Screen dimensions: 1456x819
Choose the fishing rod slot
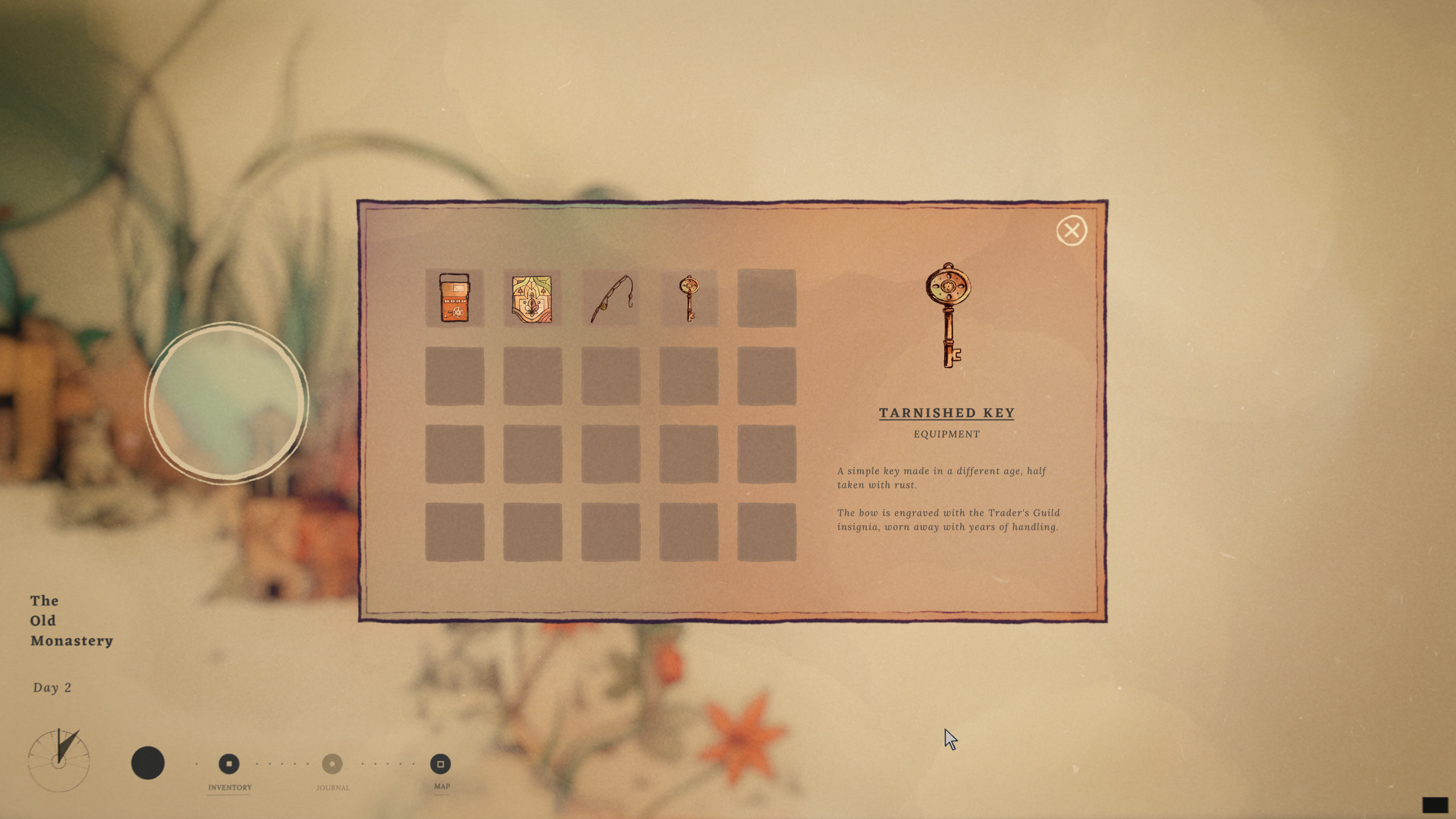click(x=611, y=298)
